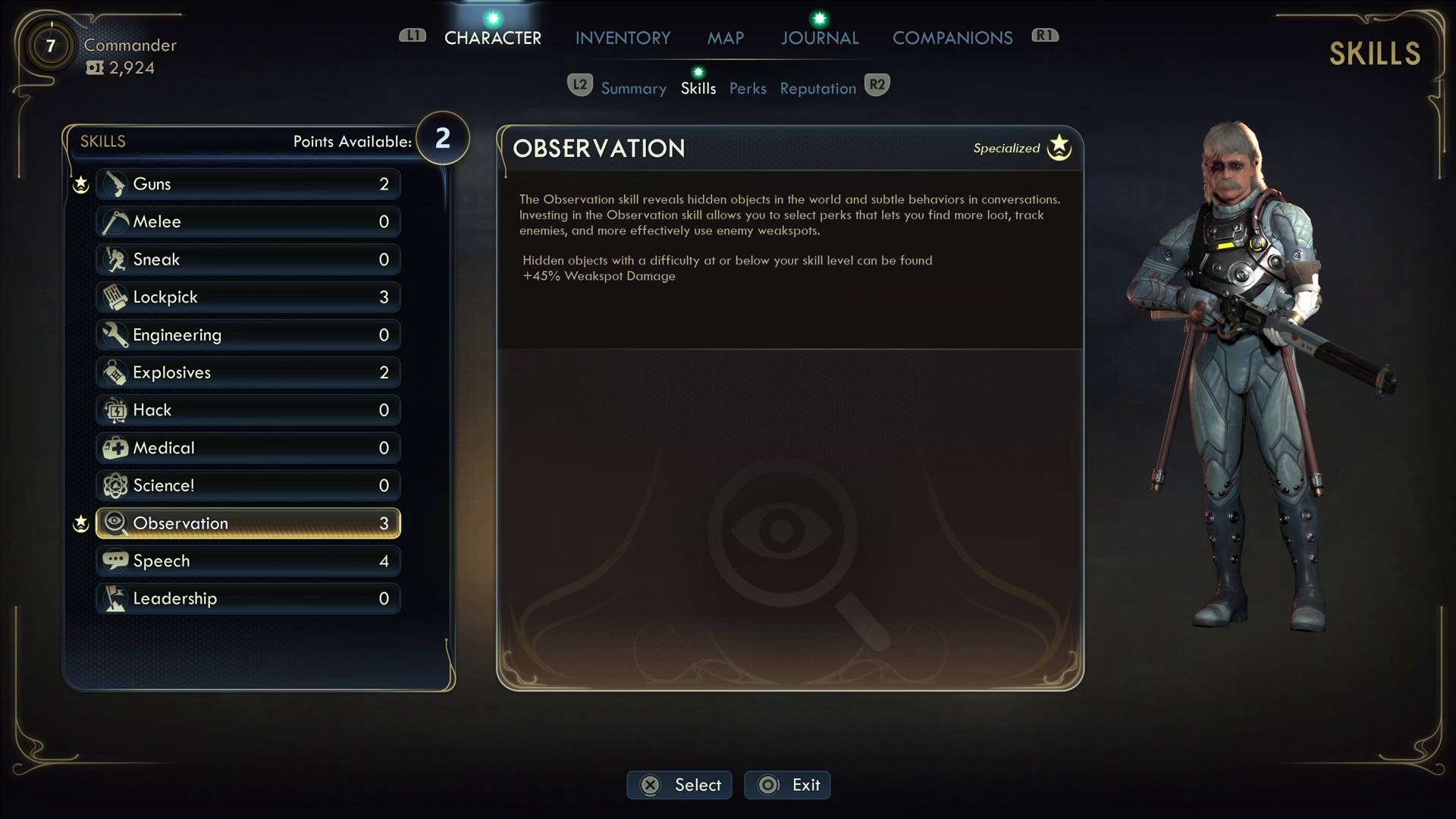Choose the Melee skill

coord(248,221)
